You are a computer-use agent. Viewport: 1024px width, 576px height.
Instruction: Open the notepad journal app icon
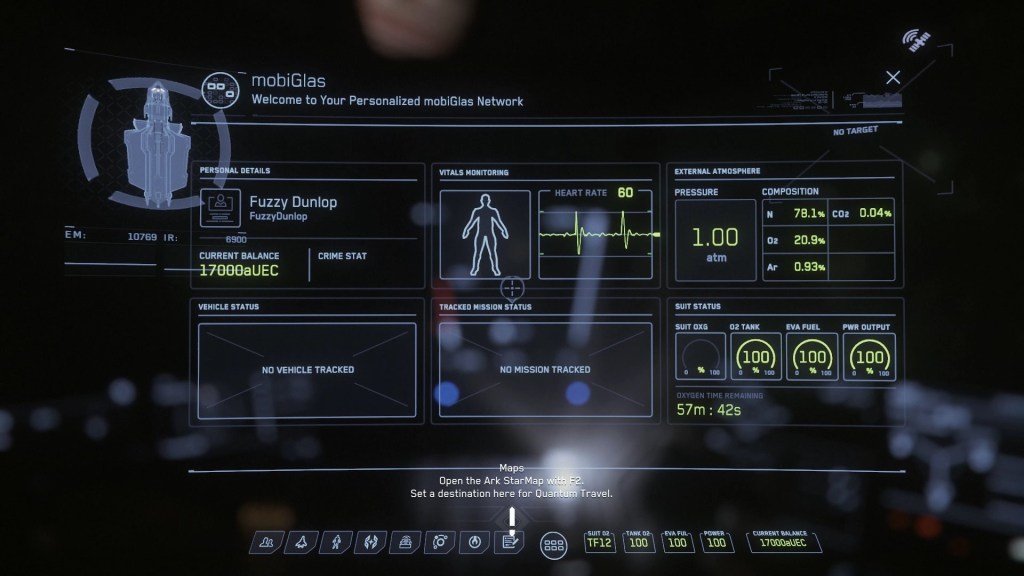click(510, 543)
